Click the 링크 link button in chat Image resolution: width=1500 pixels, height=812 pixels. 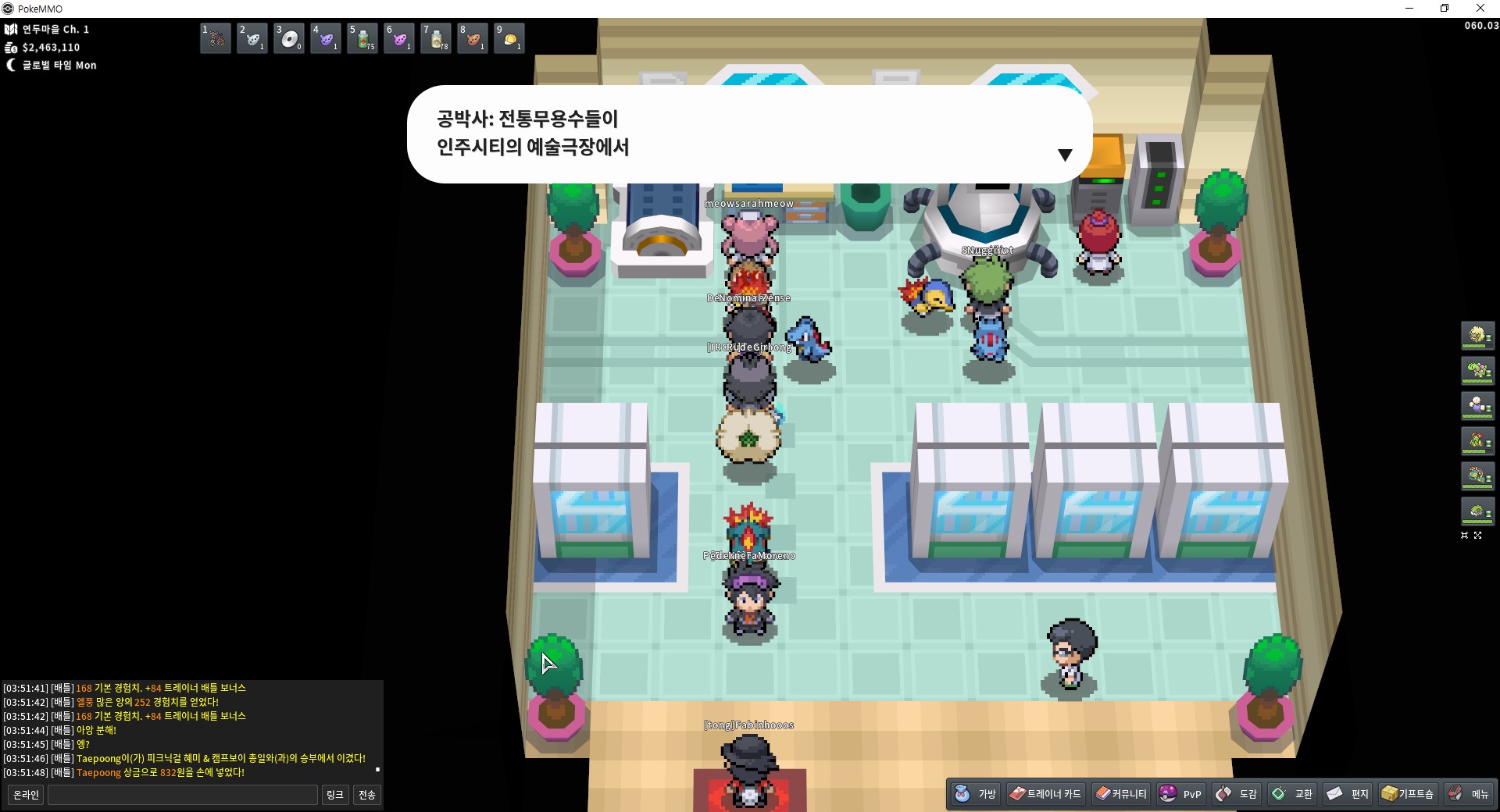(x=334, y=795)
